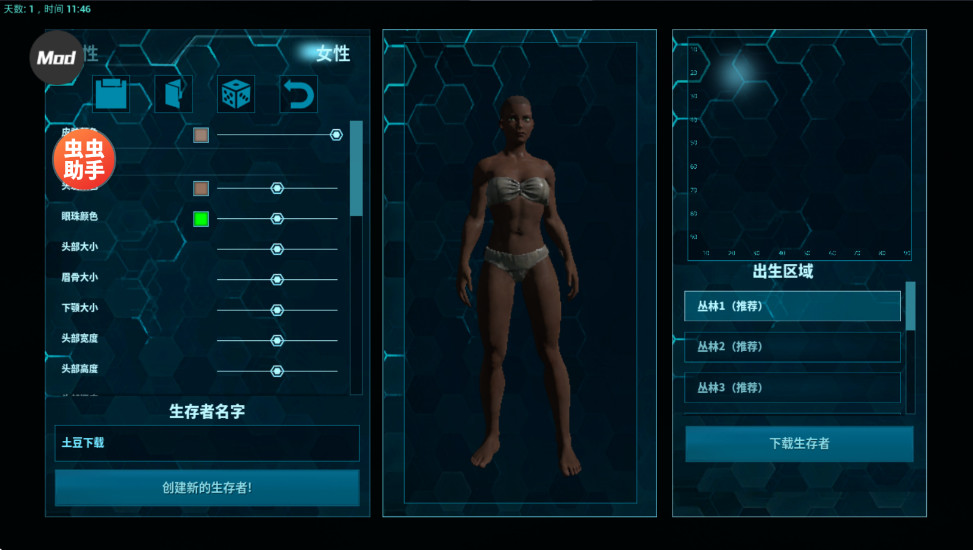The image size is (973, 550).
Task: Pick spawn region 丛林3（推荐）
Action: coord(792,388)
